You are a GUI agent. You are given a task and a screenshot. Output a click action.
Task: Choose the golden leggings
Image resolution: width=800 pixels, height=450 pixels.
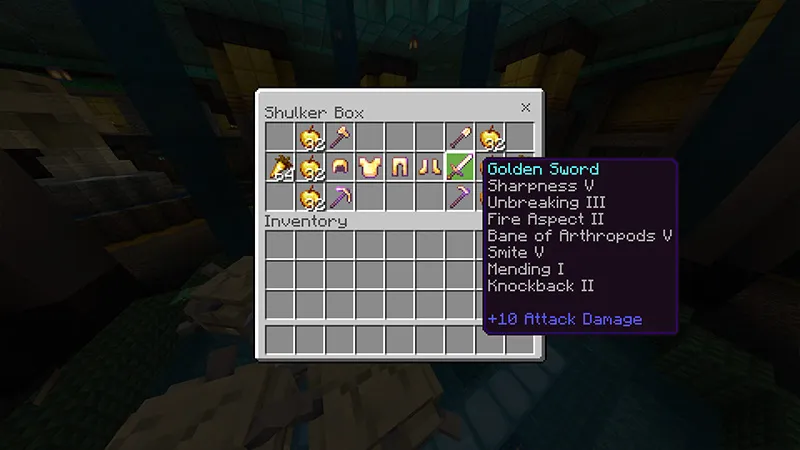click(400, 166)
